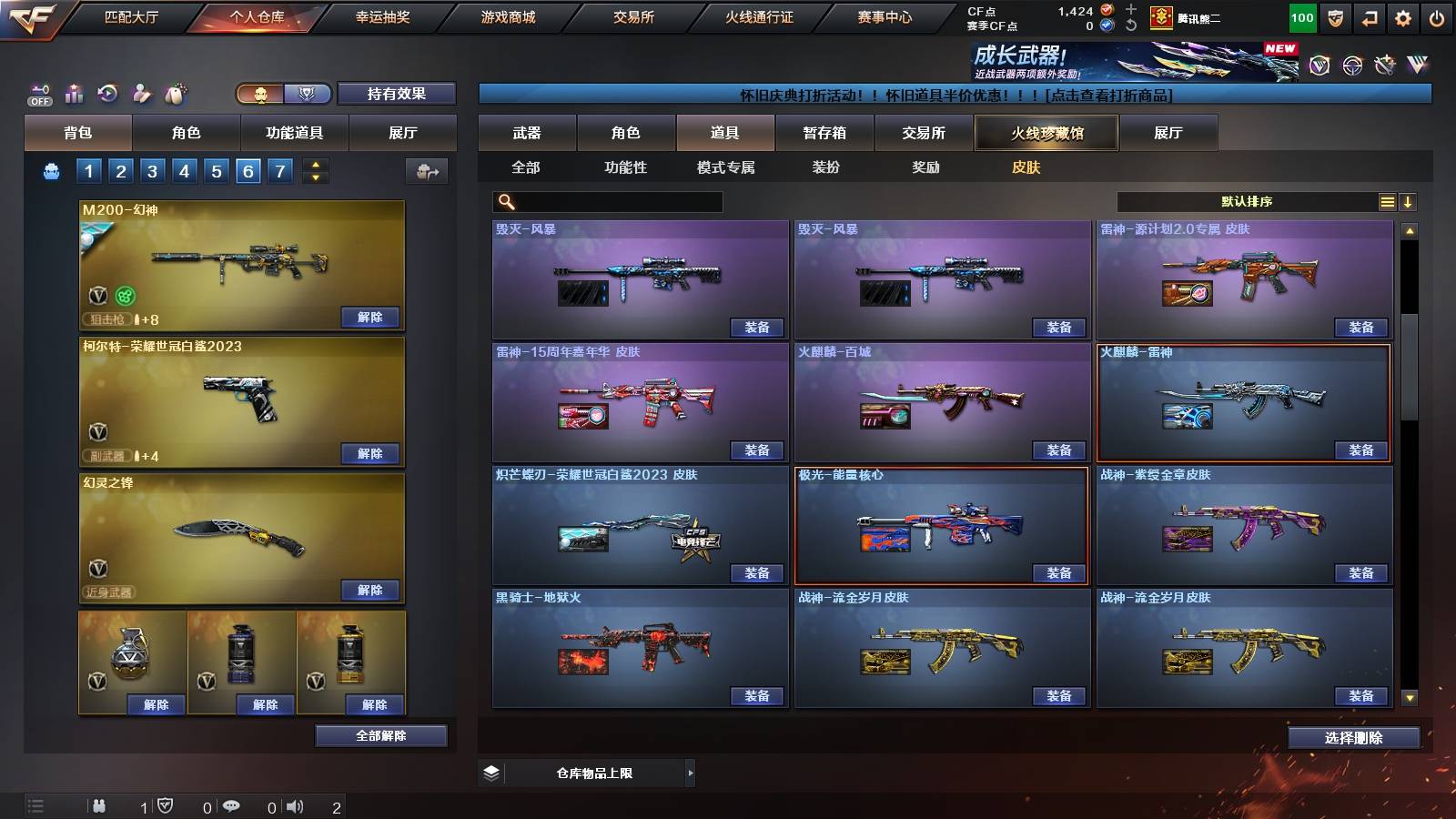This screenshot has height=819, width=1456.
Task: Click the friends icon on bottom status bar
Action: pyautogui.click(x=100, y=806)
